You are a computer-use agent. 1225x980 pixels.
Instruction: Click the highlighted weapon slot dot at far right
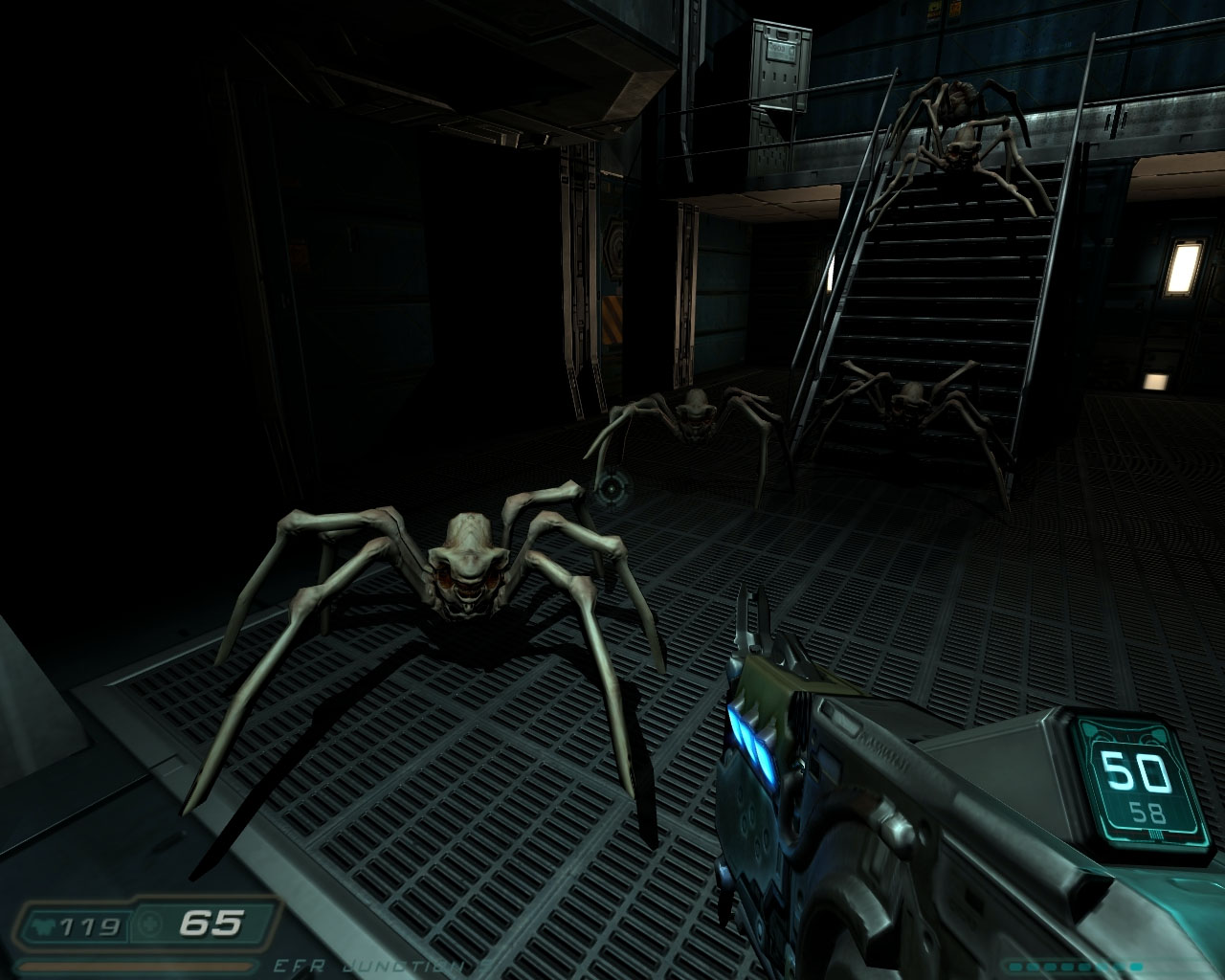click(x=1135, y=967)
